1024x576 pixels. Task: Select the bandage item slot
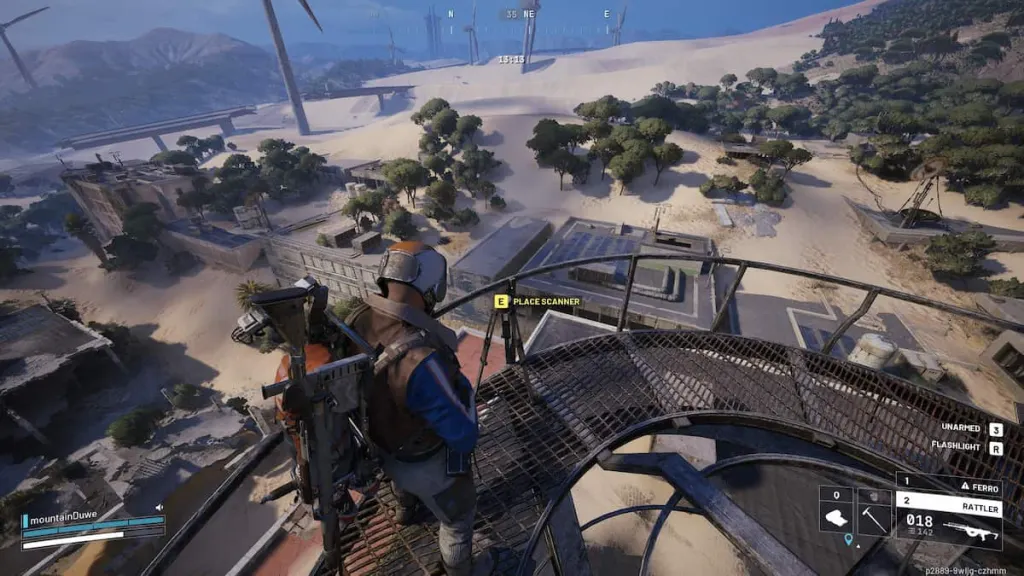pos(836,517)
